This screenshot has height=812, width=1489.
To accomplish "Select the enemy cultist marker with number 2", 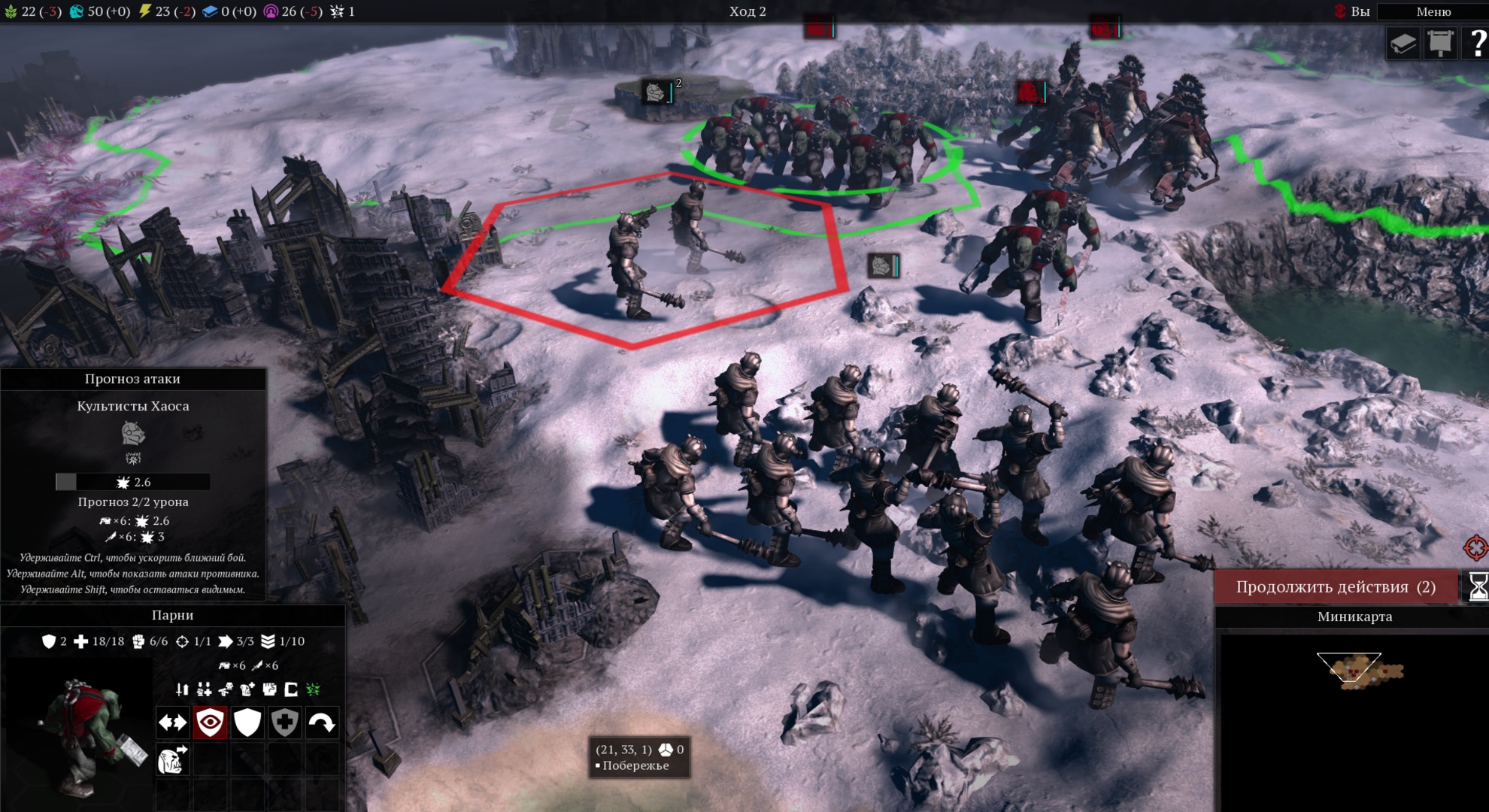I will [656, 92].
